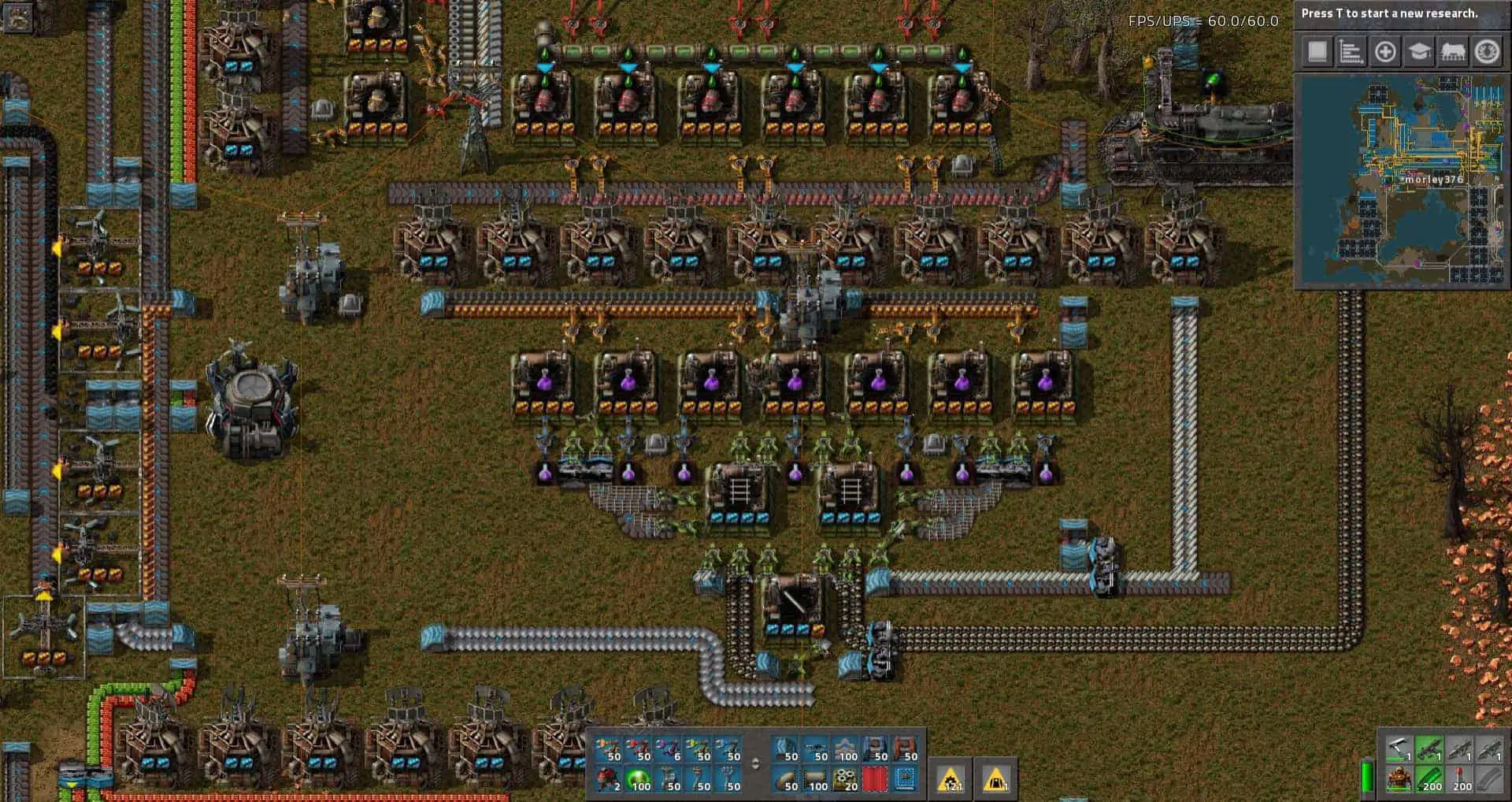The width and height of the screenshot is (1512, 802).
Task: Select the red deconstruction planner slot
Action: coord(876,779)
